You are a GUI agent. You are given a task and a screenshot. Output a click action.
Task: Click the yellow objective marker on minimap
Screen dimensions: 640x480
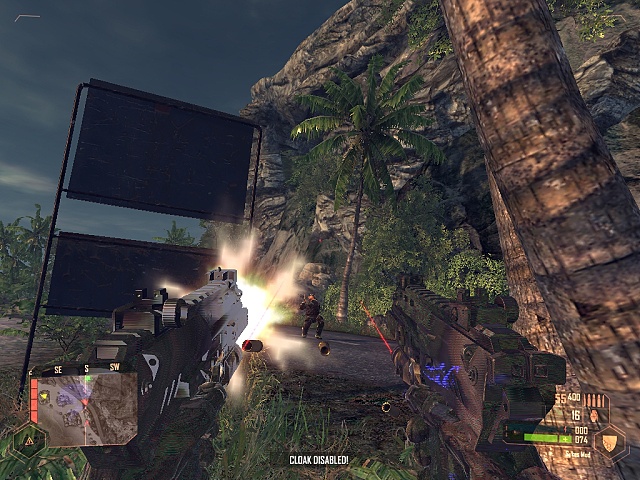click(x=45, y=395)
